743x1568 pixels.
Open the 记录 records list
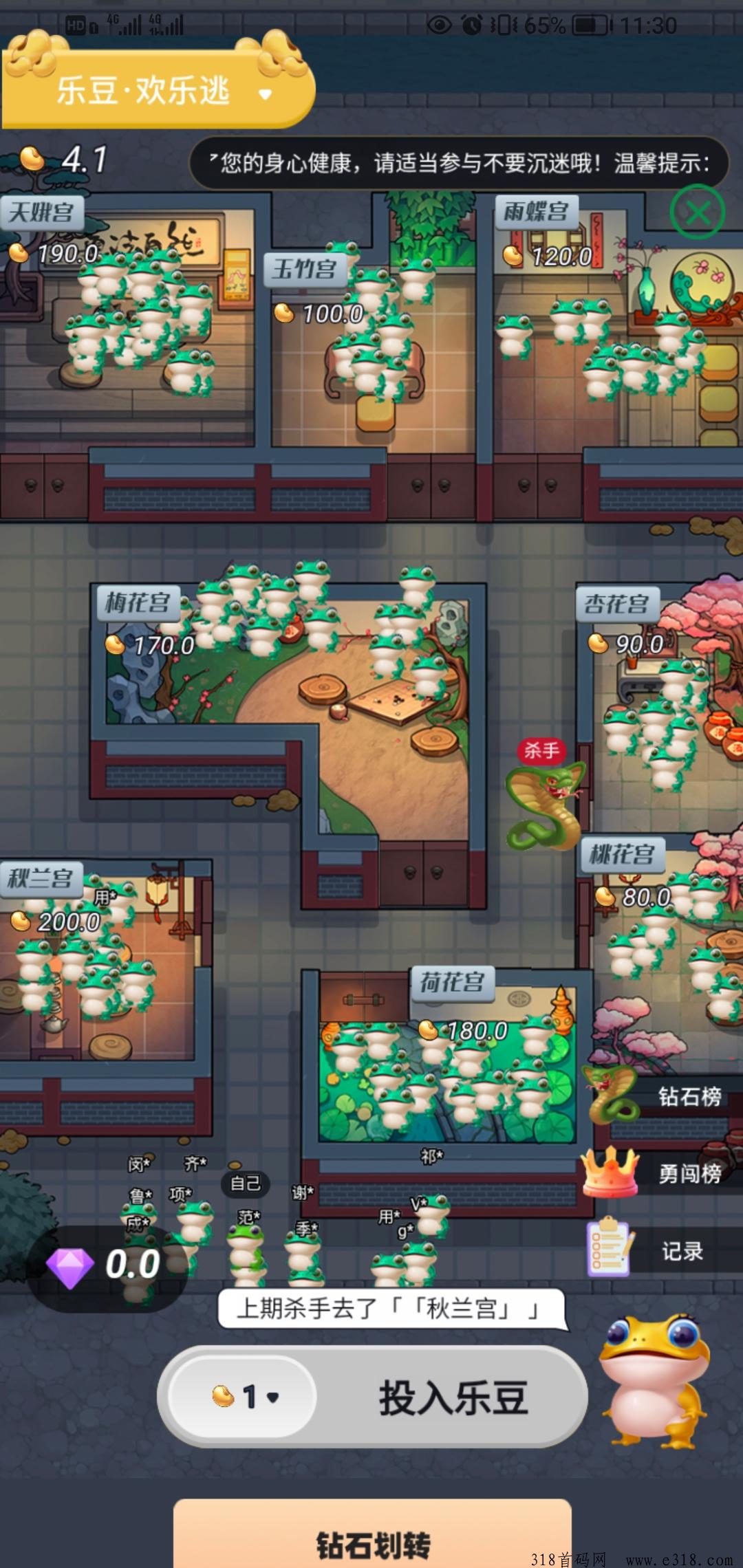682,1251
